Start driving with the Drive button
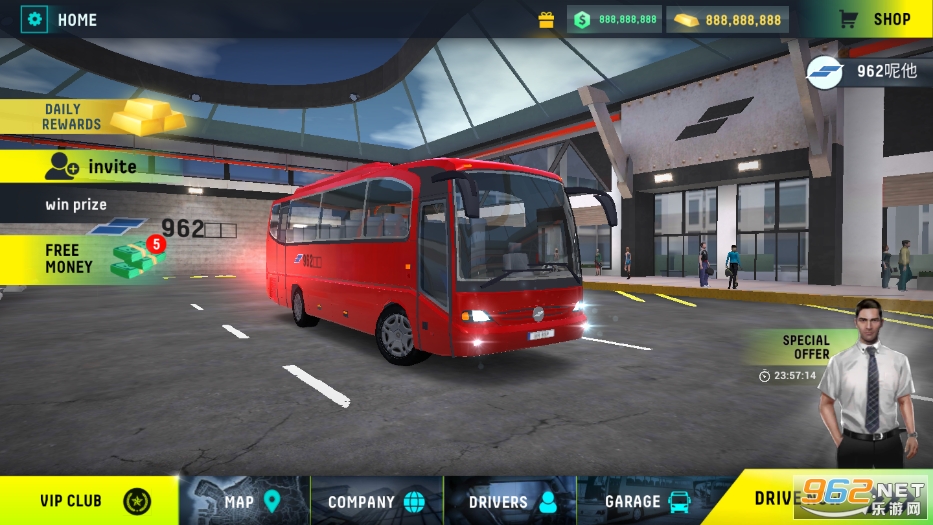The width and height of the screenshot is (933, 525). 800,497
